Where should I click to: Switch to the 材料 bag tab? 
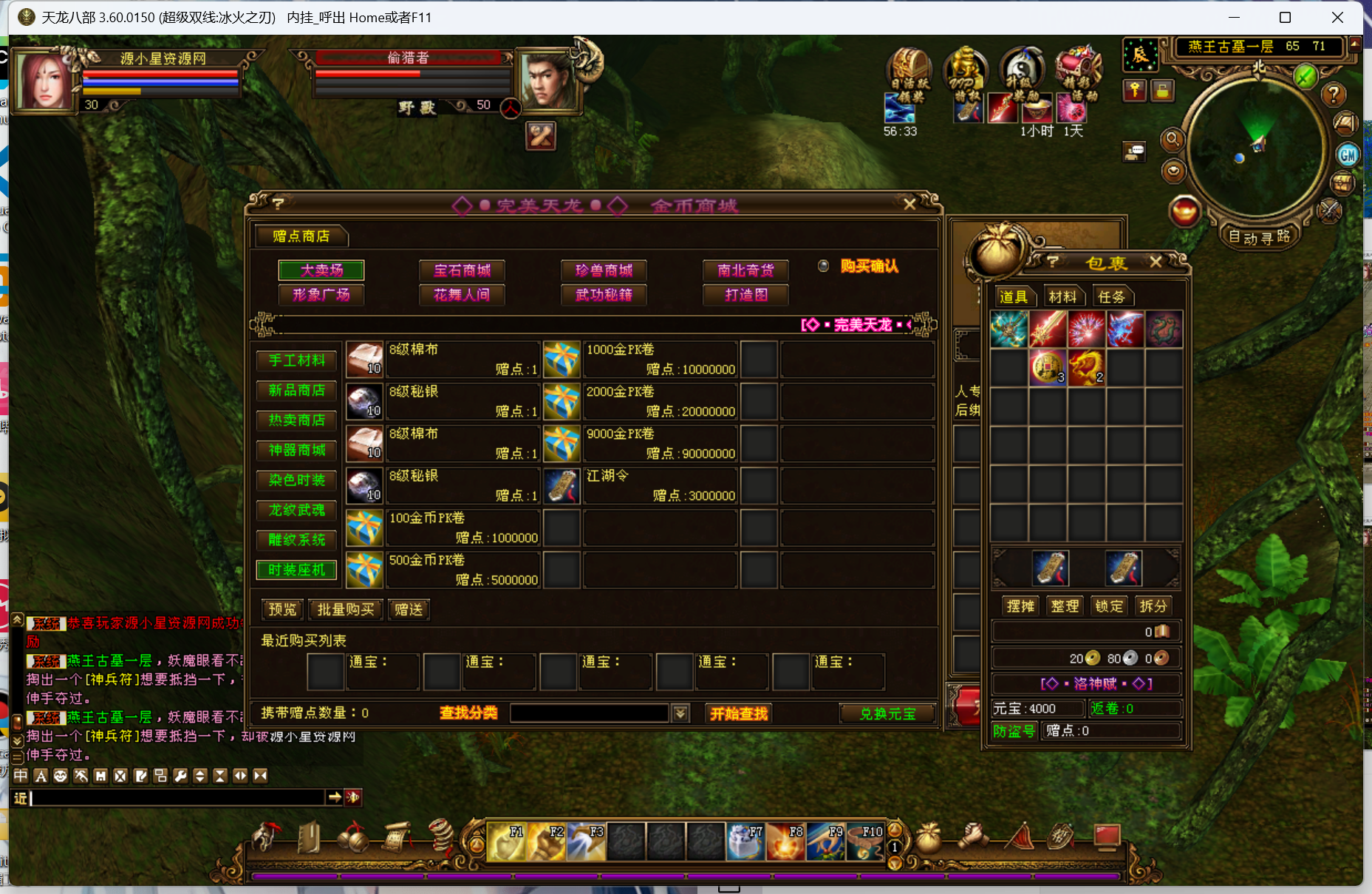(x=1062, y=297)
